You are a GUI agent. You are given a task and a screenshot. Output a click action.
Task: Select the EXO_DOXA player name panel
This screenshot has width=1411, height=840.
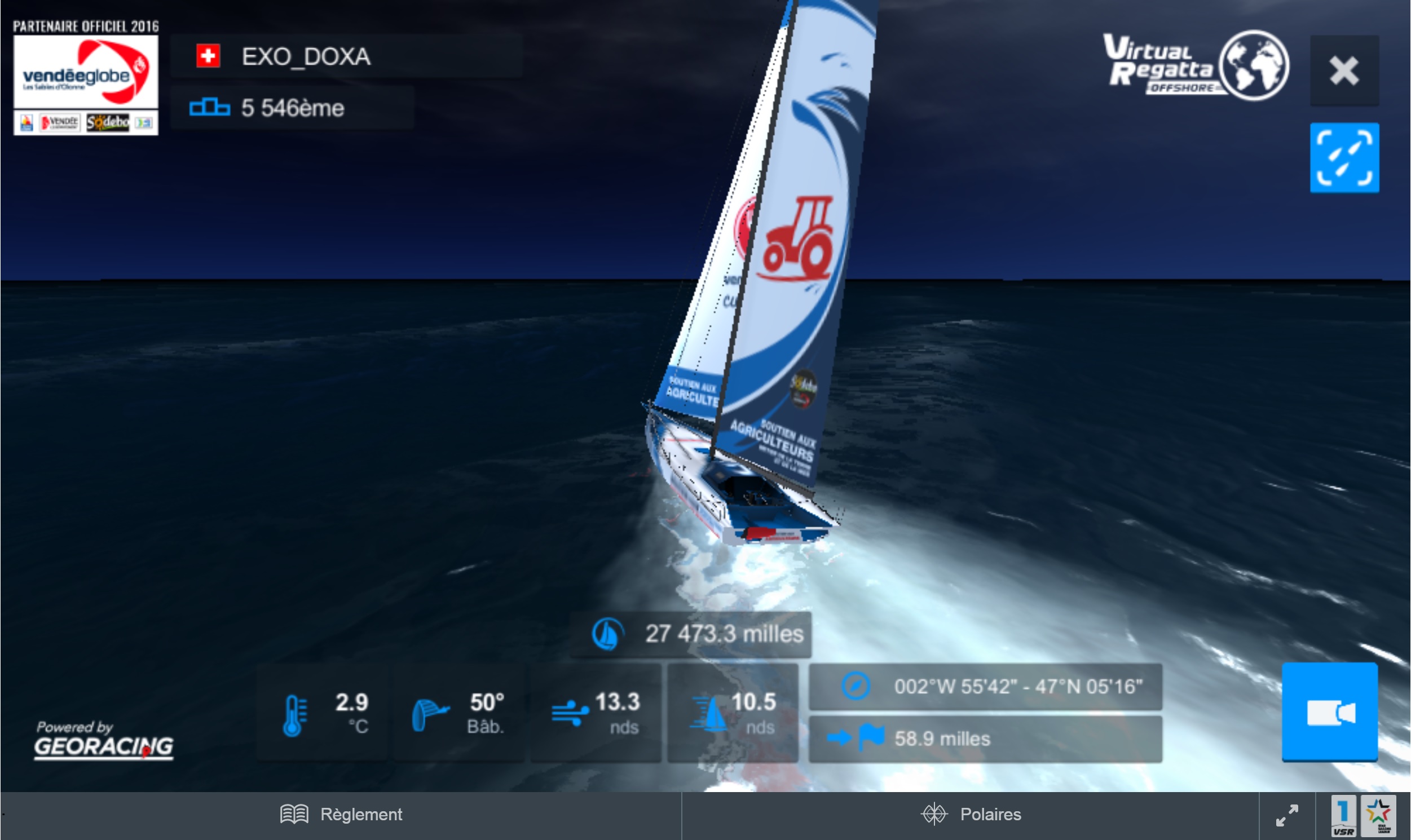tap(345, 56)
